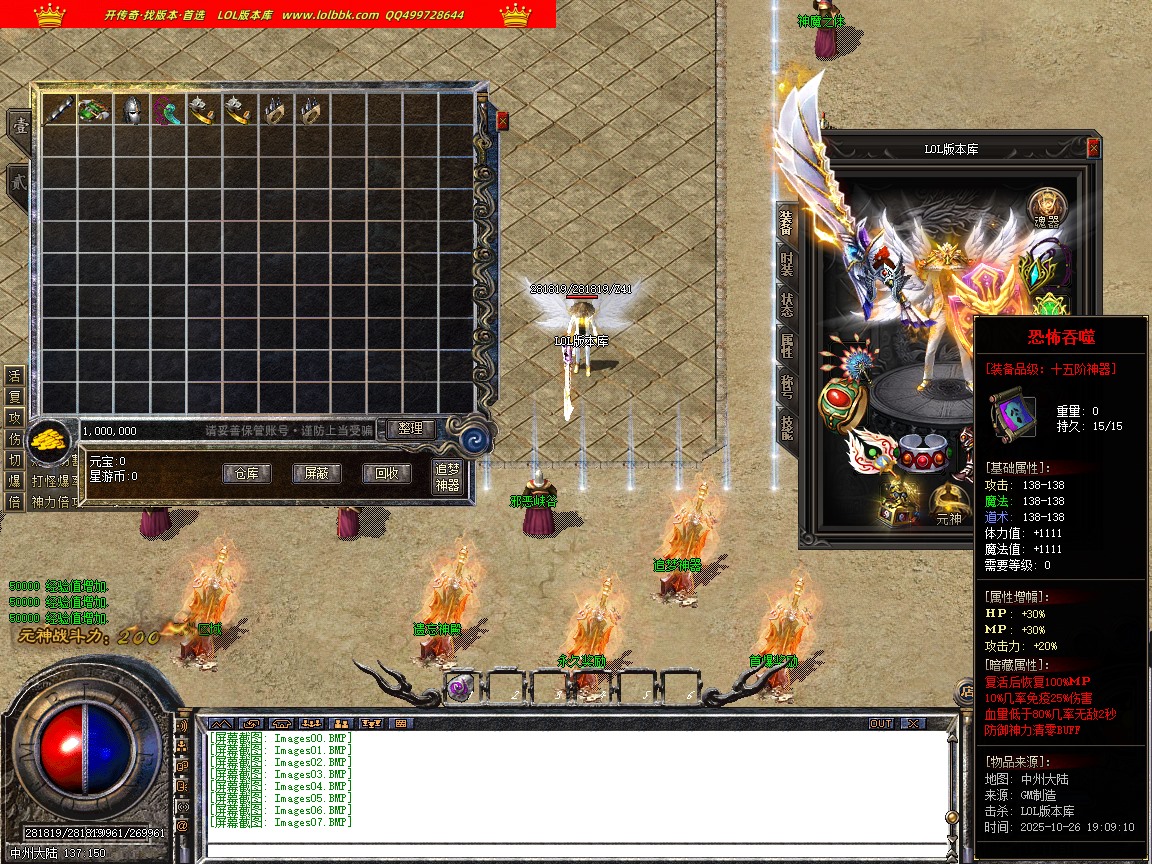The height and width of the screenshot is (864, 1152).
Task: Open the 追梦神器 artifact button
Action: coord(447,477)
